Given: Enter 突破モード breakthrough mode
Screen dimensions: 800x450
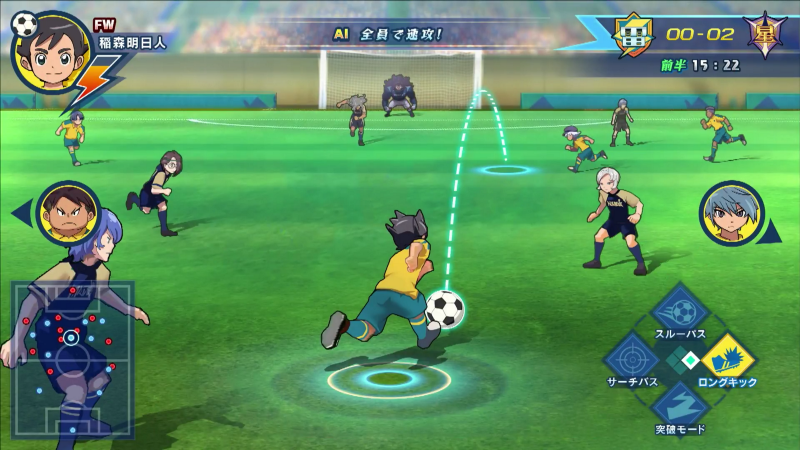Looking at the screenshot, I should click(x=679, y=406).
